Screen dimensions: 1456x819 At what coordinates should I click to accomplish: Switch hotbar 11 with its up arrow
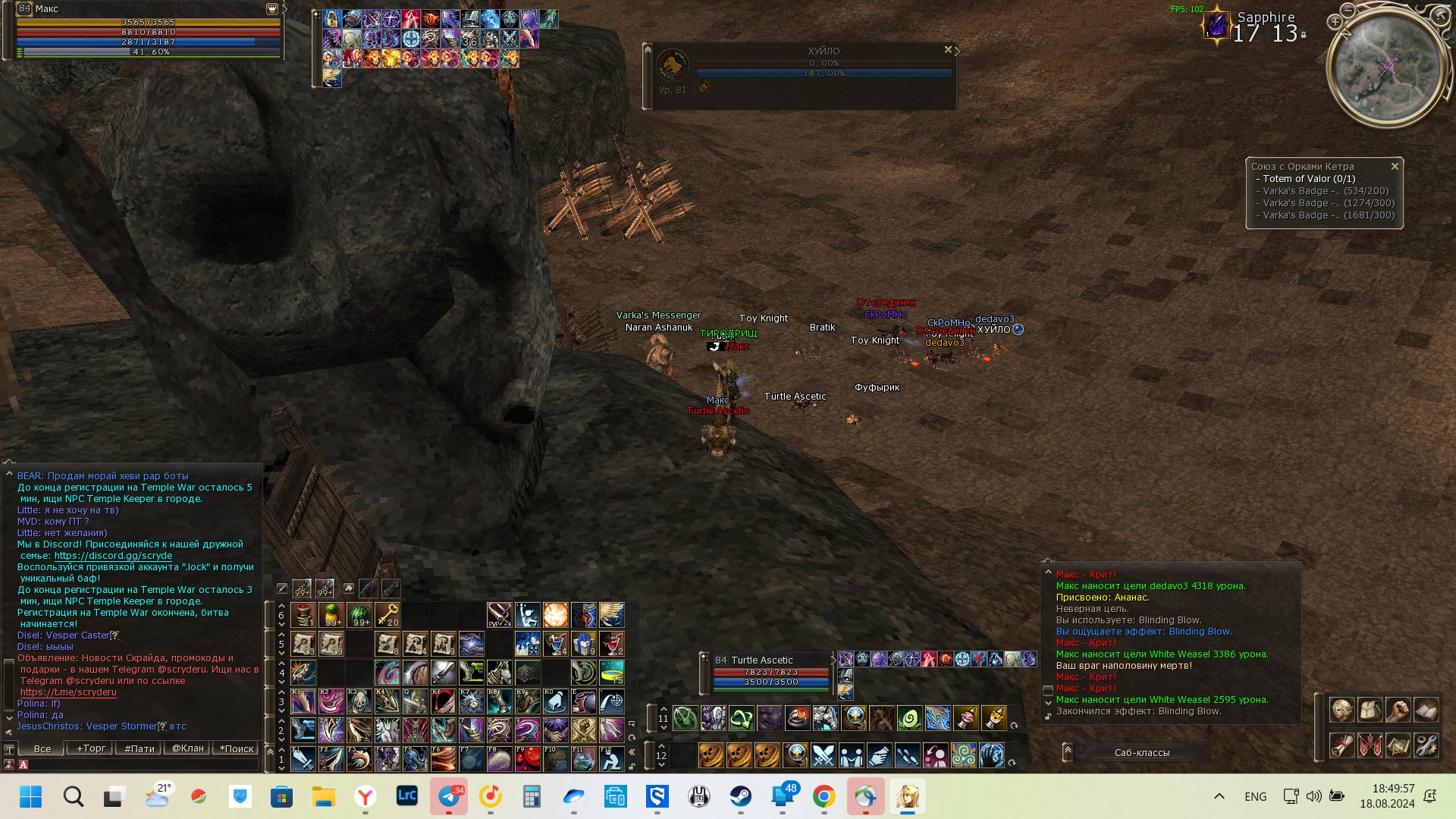[664, 709]
